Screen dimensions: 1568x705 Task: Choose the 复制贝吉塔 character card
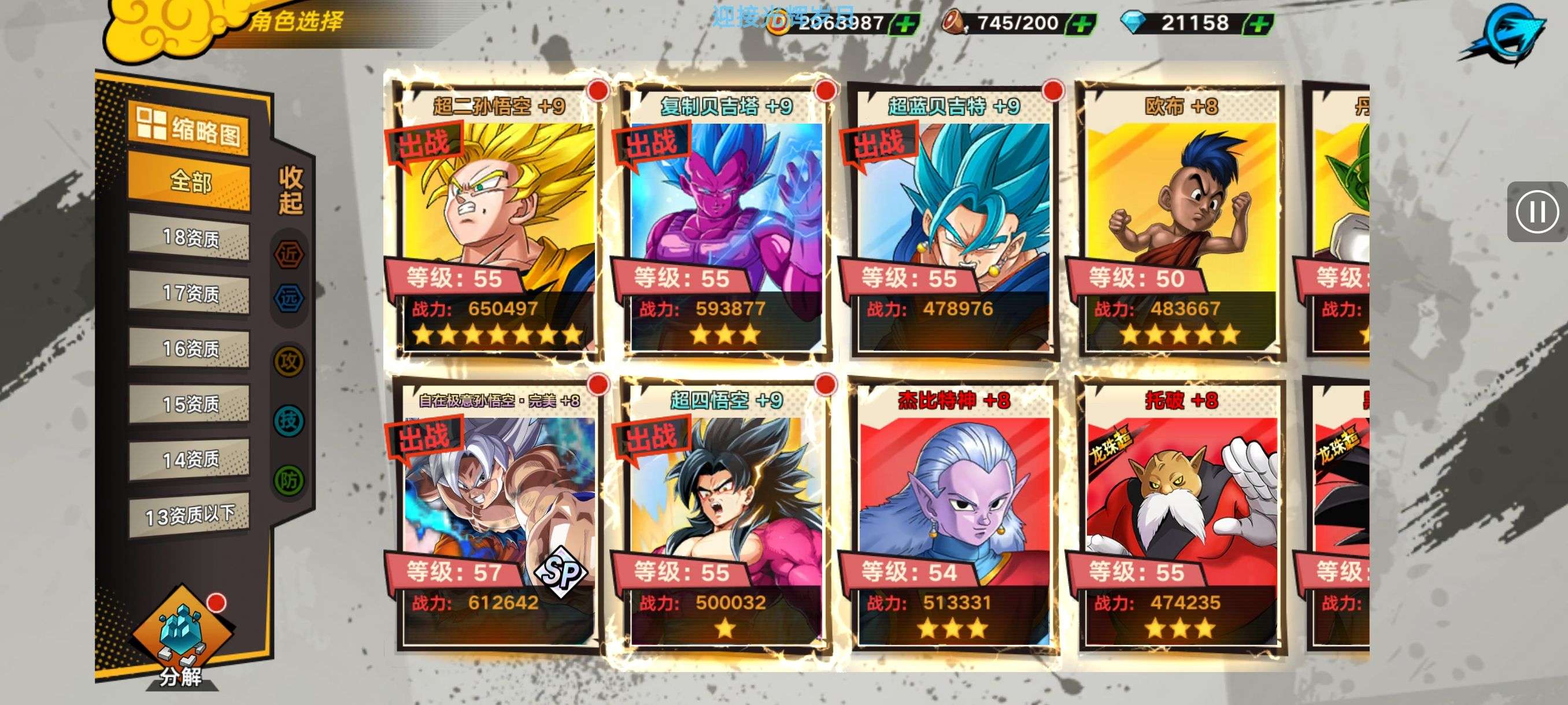(724, 219)
